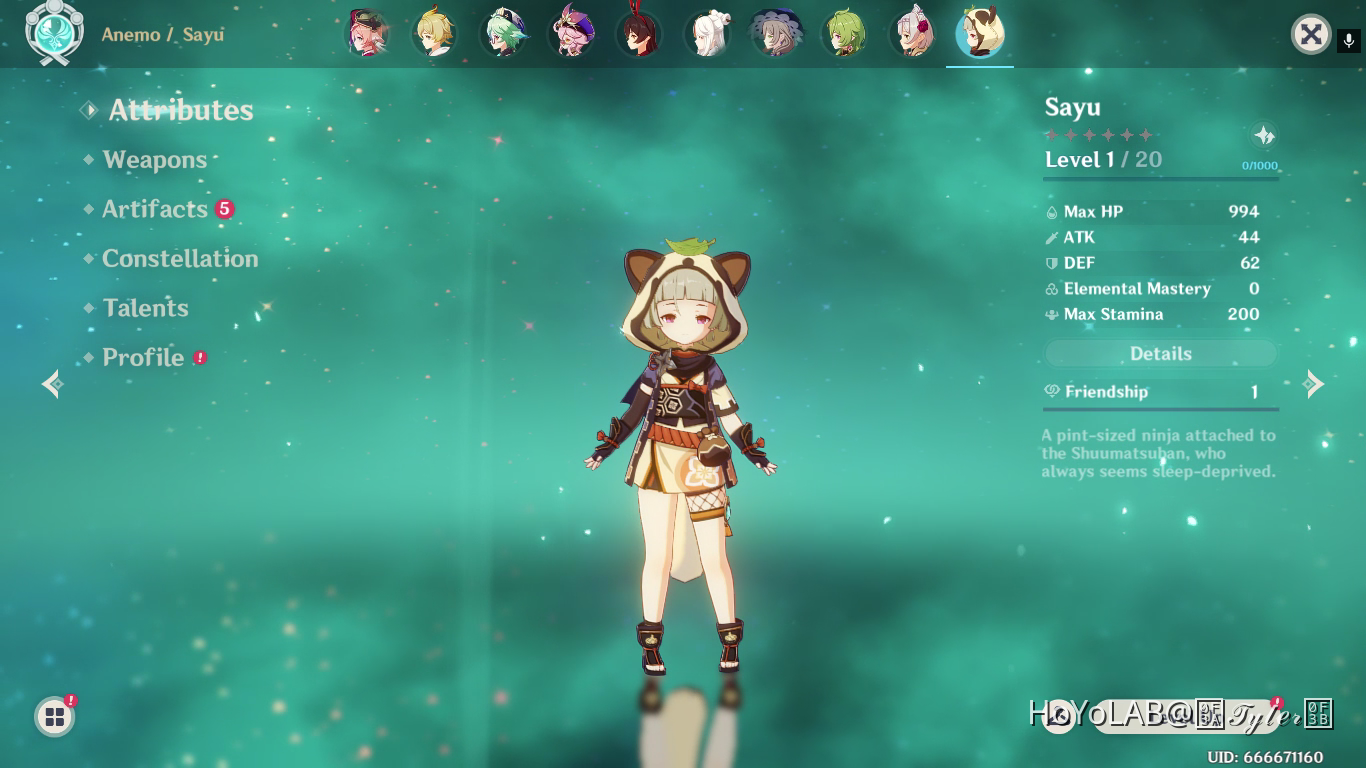
Task: View Sayu's Constellation
Action: pos(180,258)
